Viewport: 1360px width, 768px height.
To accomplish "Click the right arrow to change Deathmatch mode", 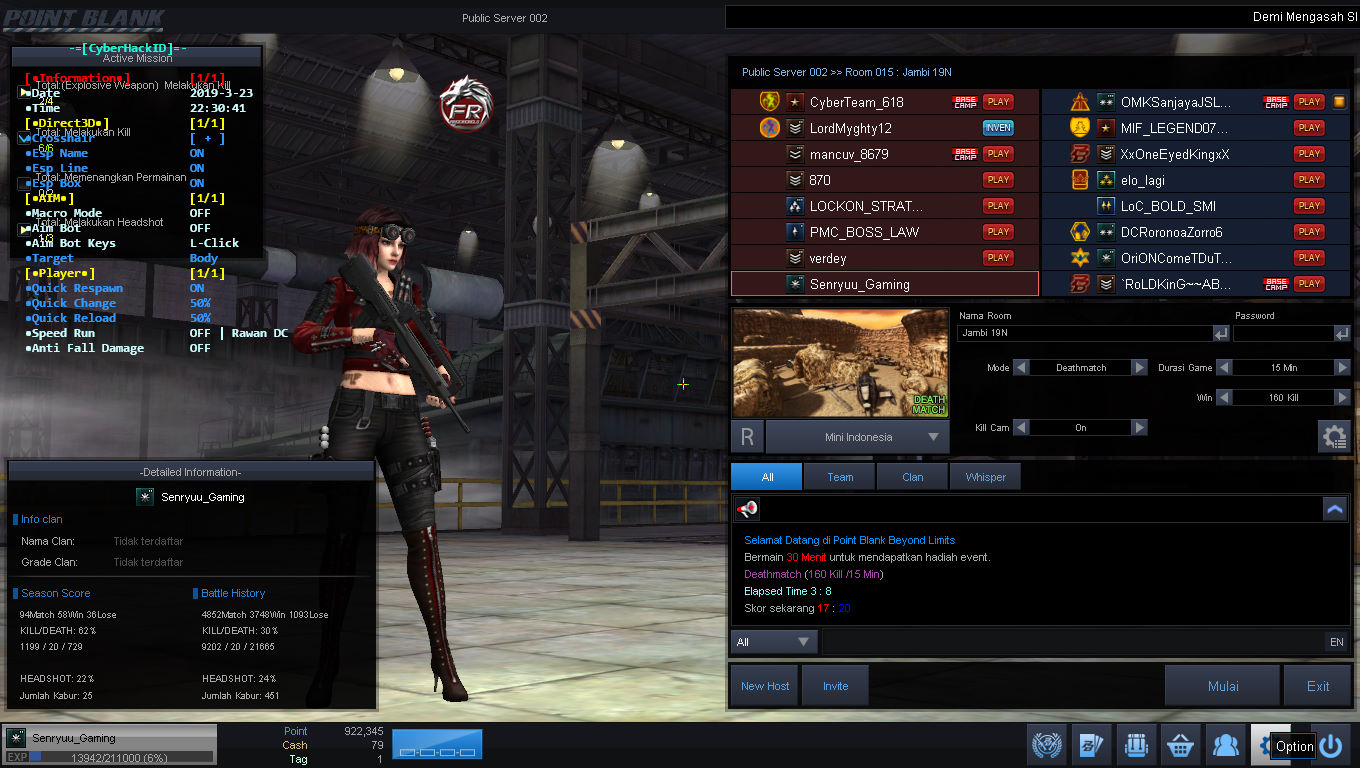I will click(1139, 367).
